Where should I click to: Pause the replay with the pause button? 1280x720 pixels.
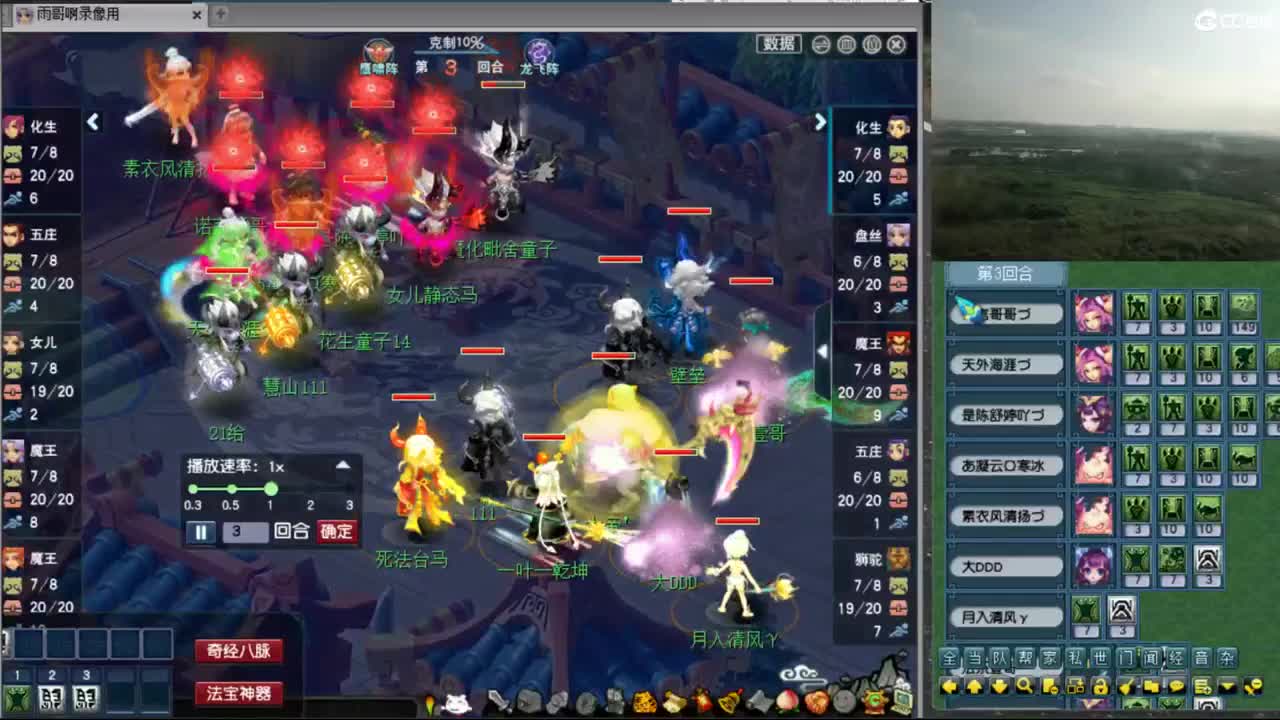201,532
